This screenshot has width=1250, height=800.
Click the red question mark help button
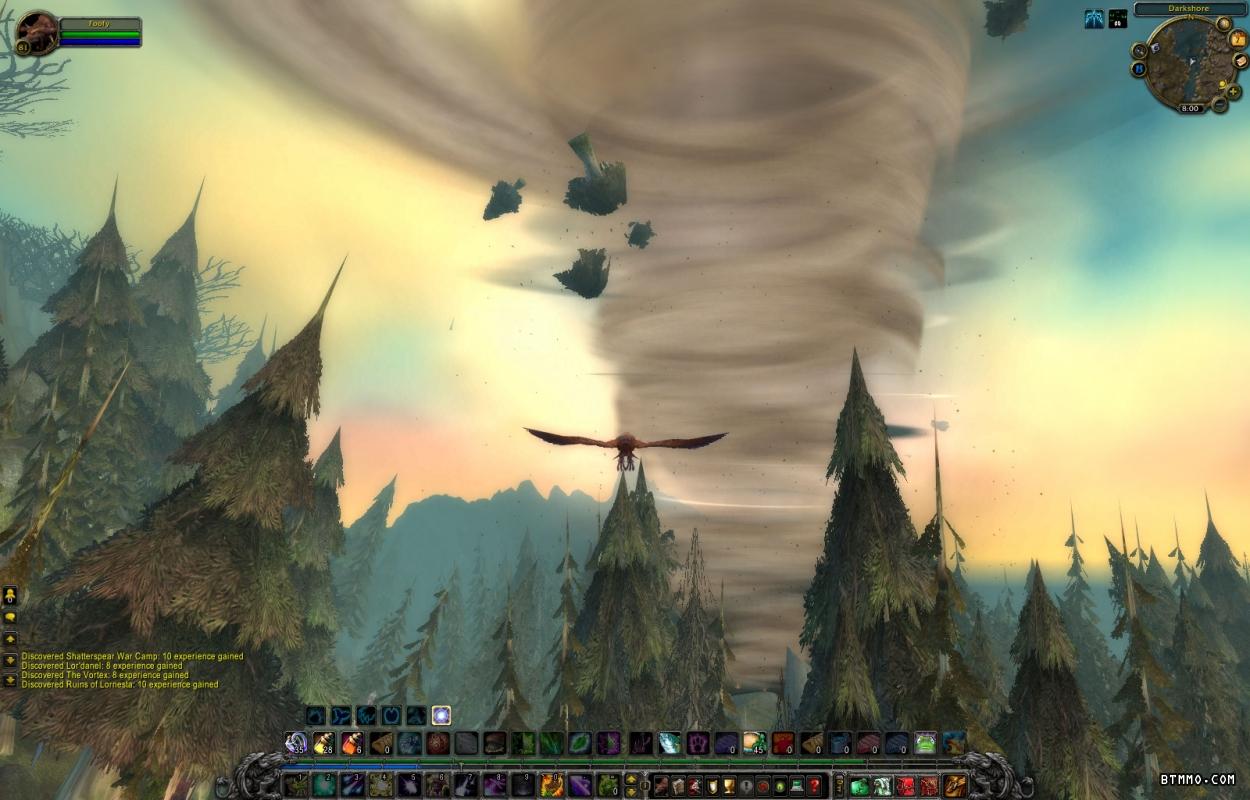tap(815, 786)
